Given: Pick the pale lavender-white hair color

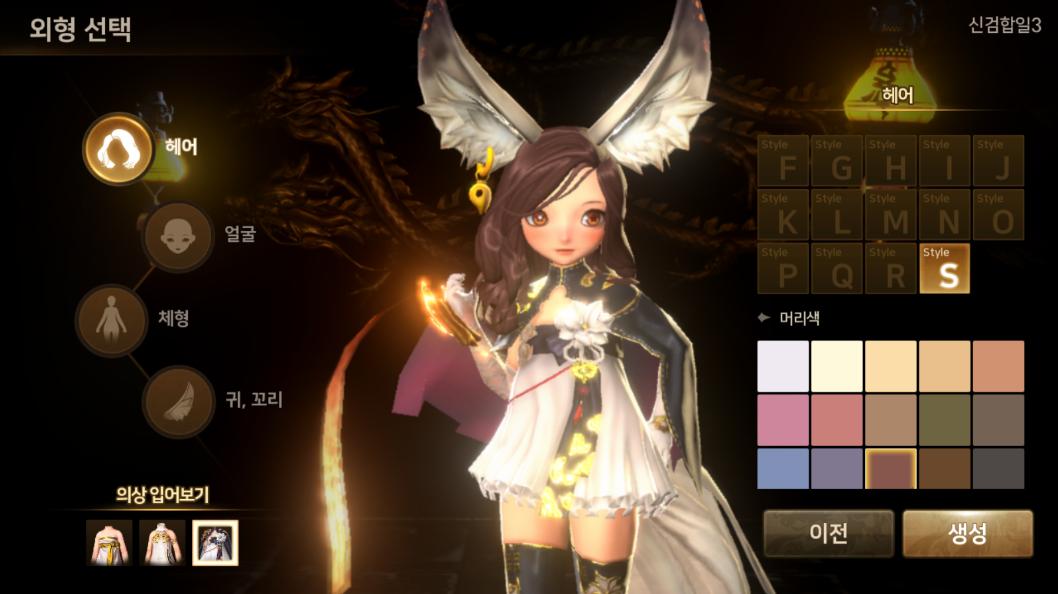Looking at the screenshot, I should coord(783,366).
